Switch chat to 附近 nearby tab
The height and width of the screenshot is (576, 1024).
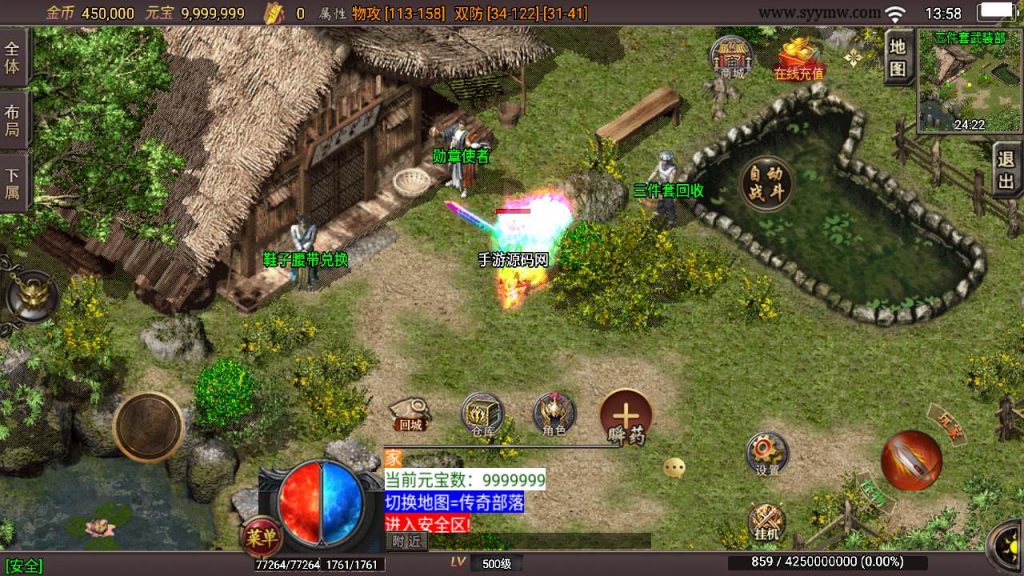click(406, 541)
